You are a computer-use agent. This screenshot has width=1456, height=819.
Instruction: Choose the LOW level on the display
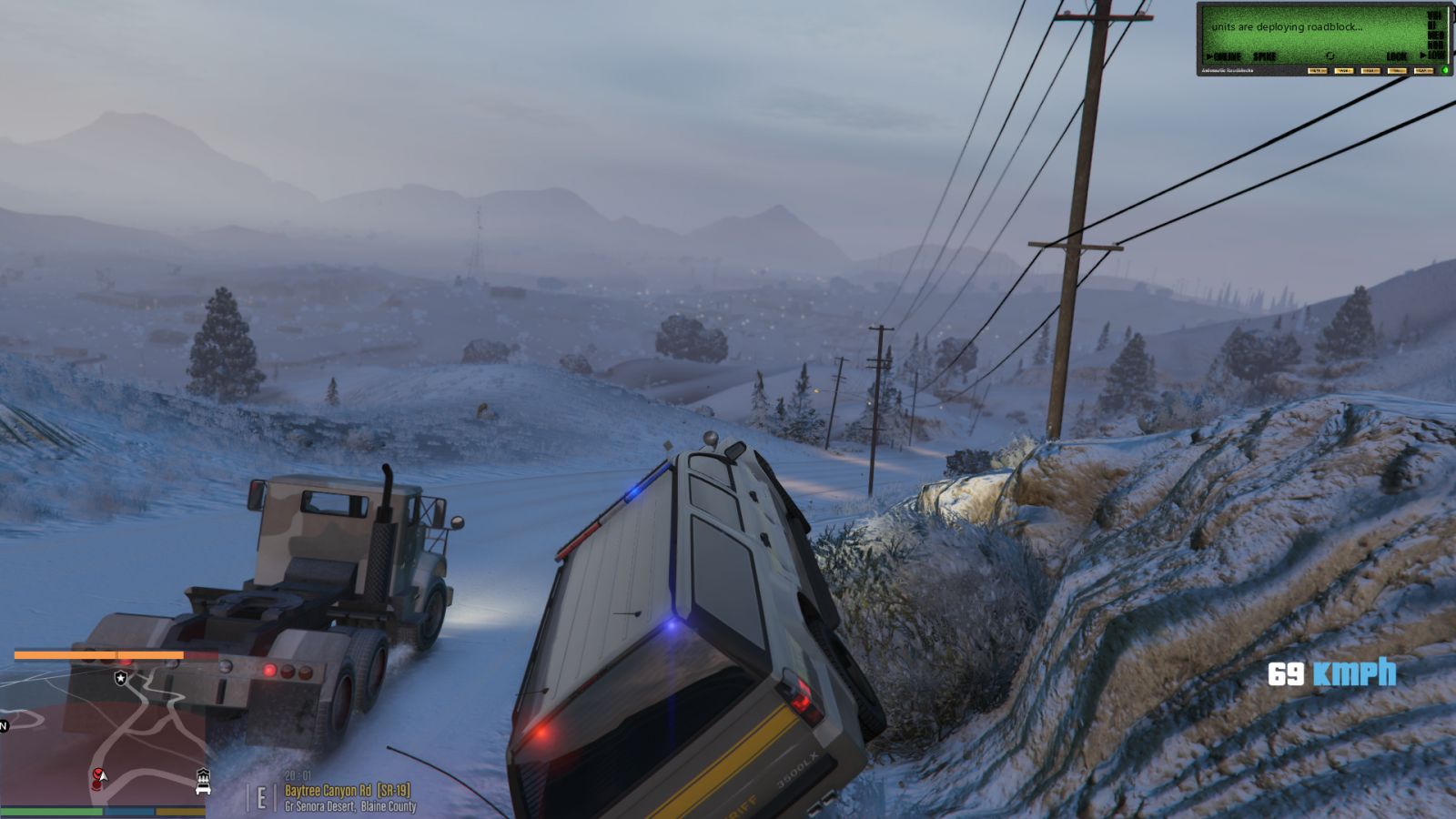pyautogui.click(x=1435, y=55)
